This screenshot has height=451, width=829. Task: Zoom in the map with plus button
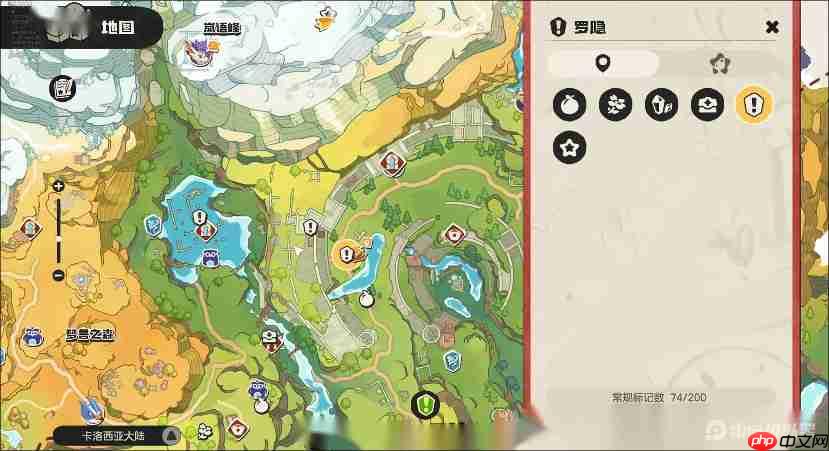click(x=58, y=186)
